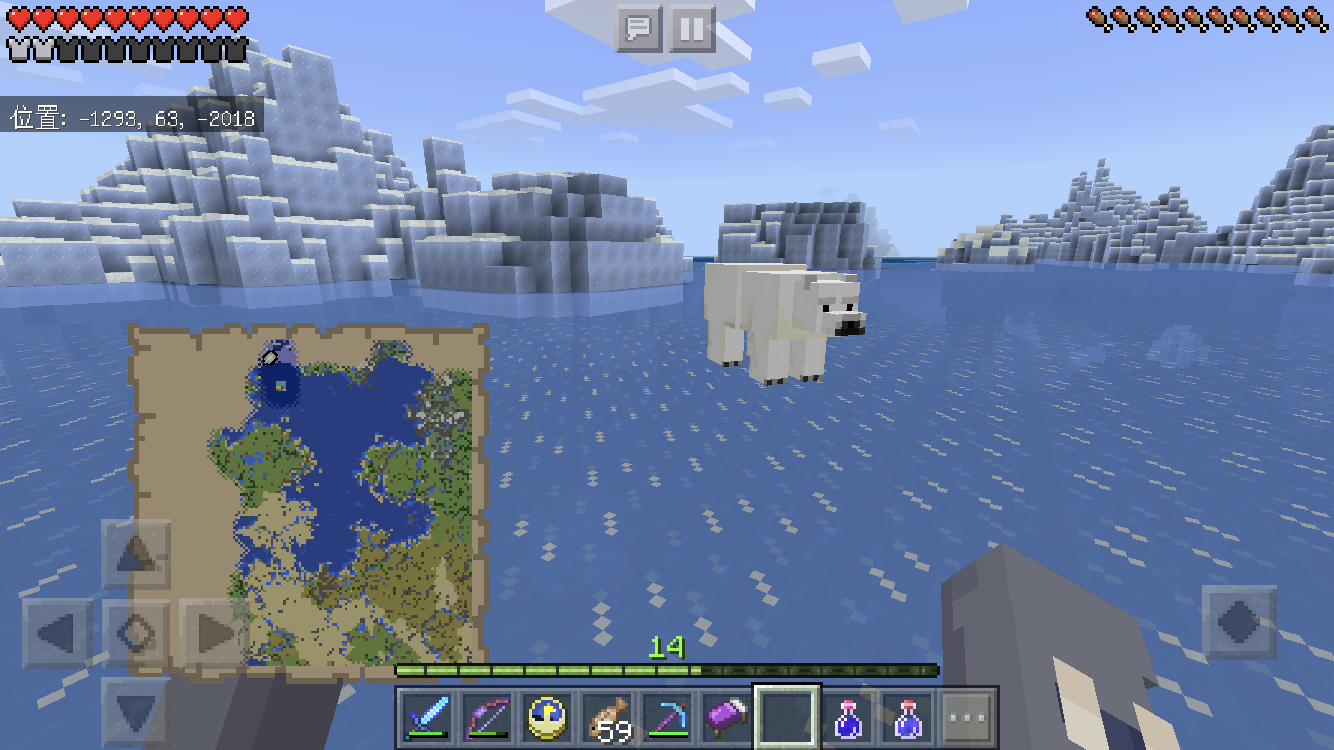This screenshot has height=750, width=1334.
Task: Open the inventory with the three-dots button
Action: (x=968, y=717)
